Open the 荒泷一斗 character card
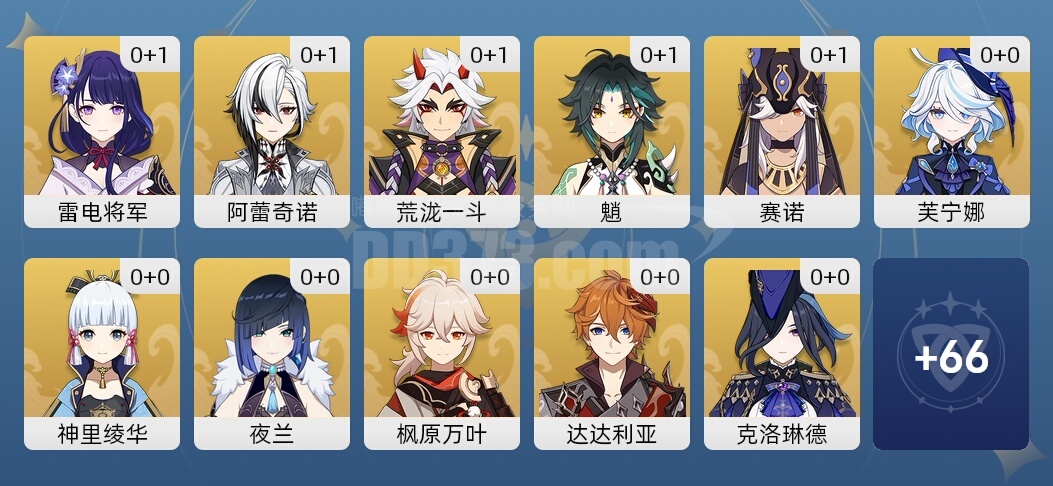 (x=442, y=132)
